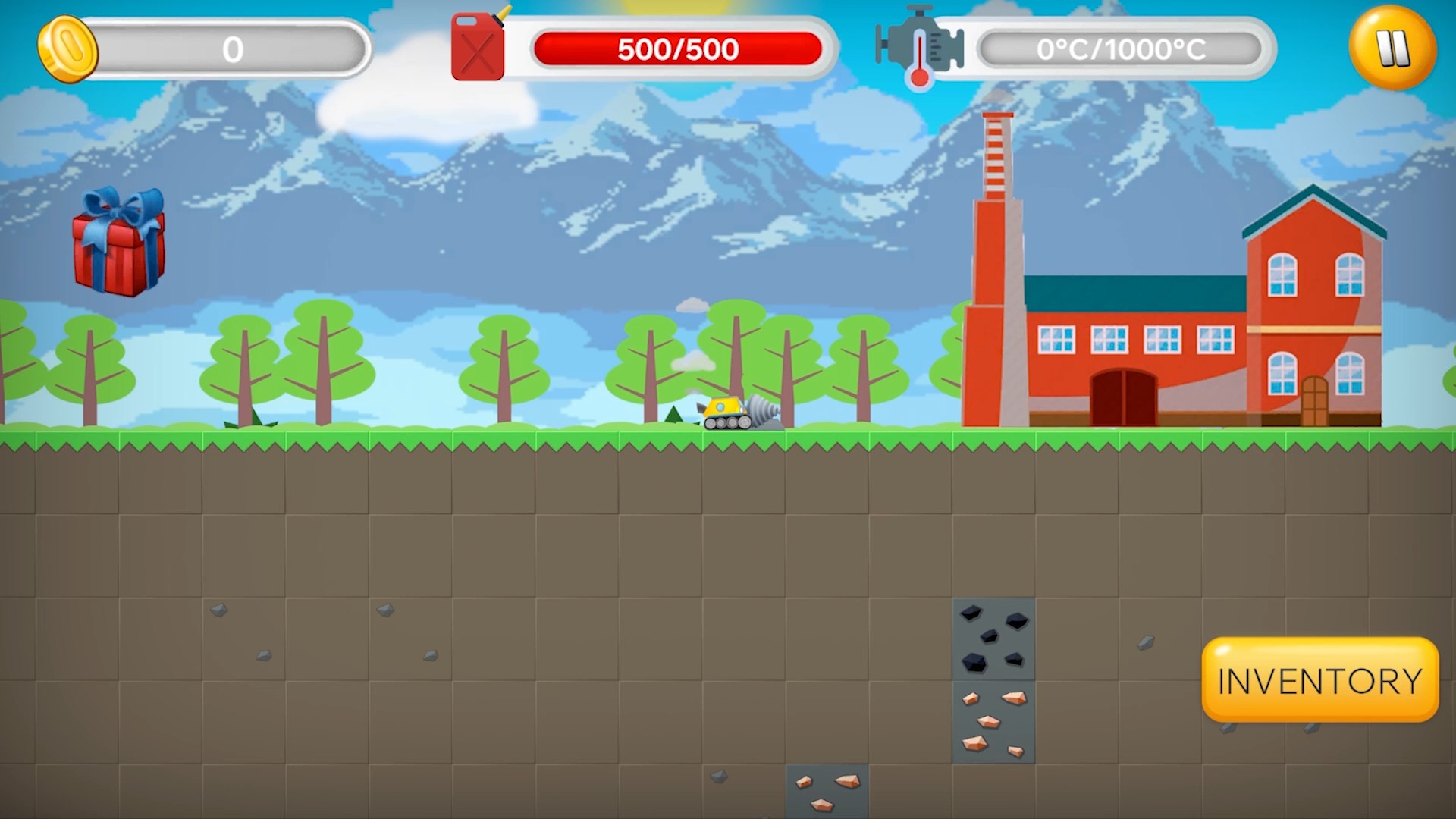Screen dimensions: 1456x819
Task: Click the lowest copper ore block
Action: pos(827,792)
